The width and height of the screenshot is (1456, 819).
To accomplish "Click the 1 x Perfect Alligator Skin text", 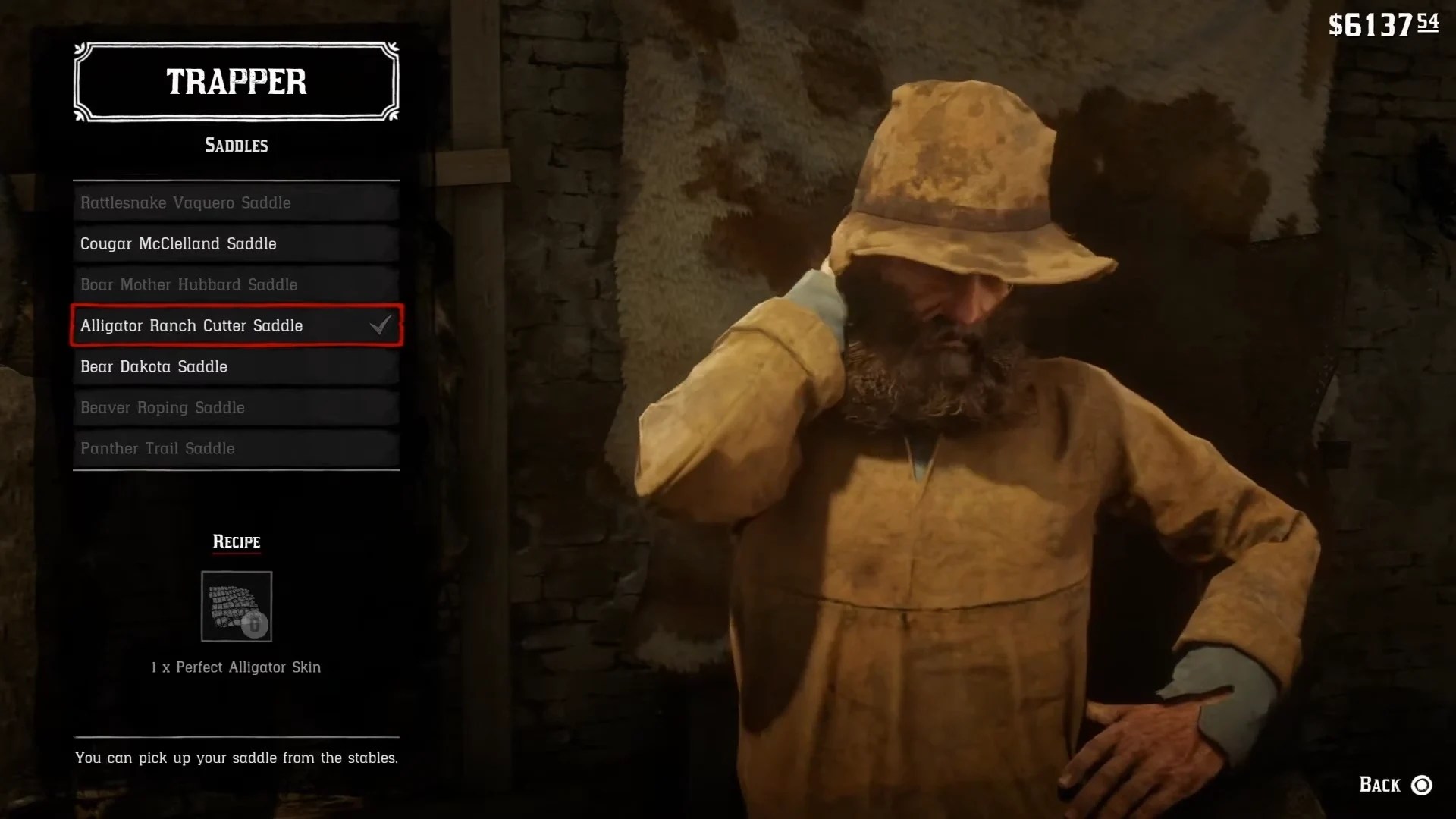I will point(236,667).
